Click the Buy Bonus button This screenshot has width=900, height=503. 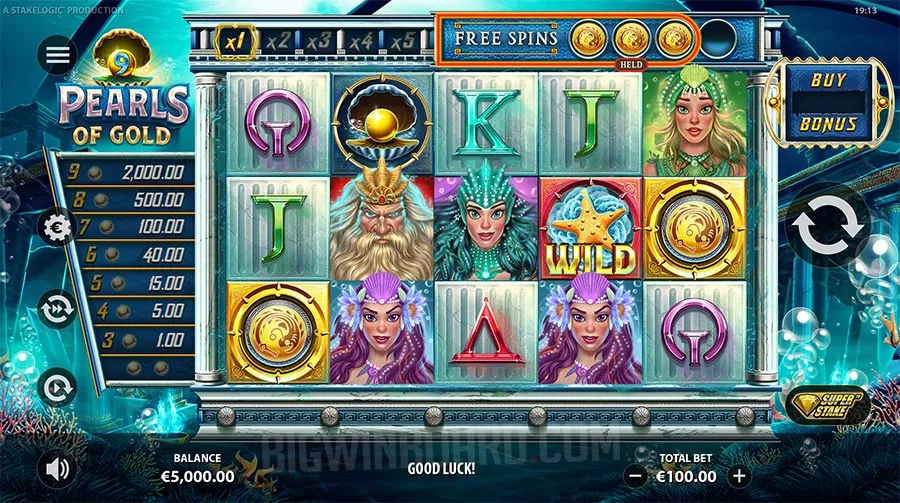pos(828,102)
